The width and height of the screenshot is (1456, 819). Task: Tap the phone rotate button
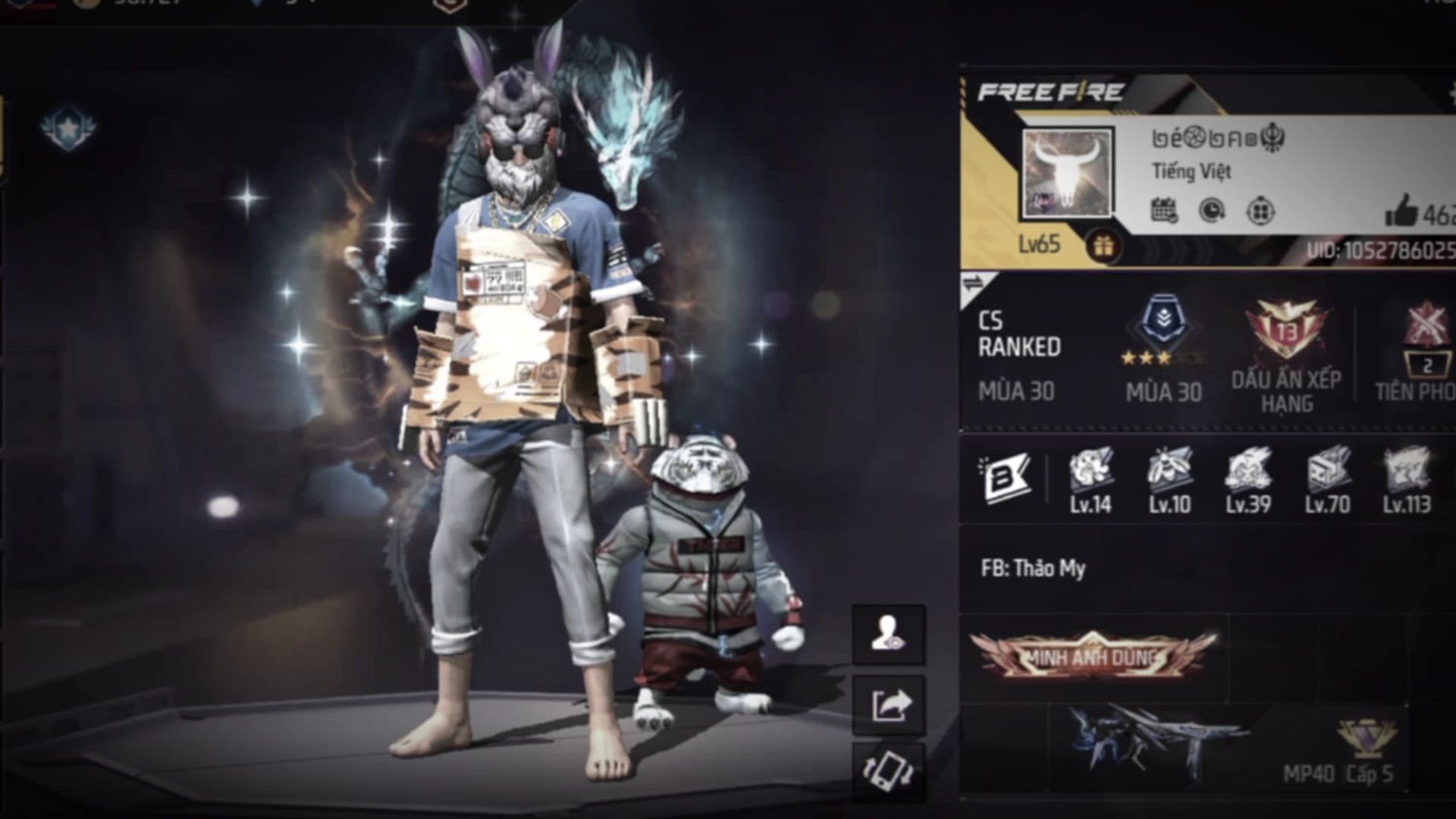[x=888, y=772]
